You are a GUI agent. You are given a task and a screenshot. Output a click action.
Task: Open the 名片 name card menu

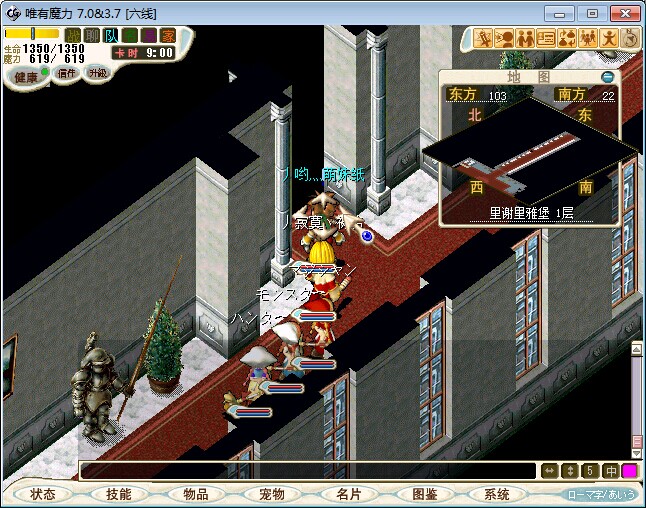click(x=347, y=494)
